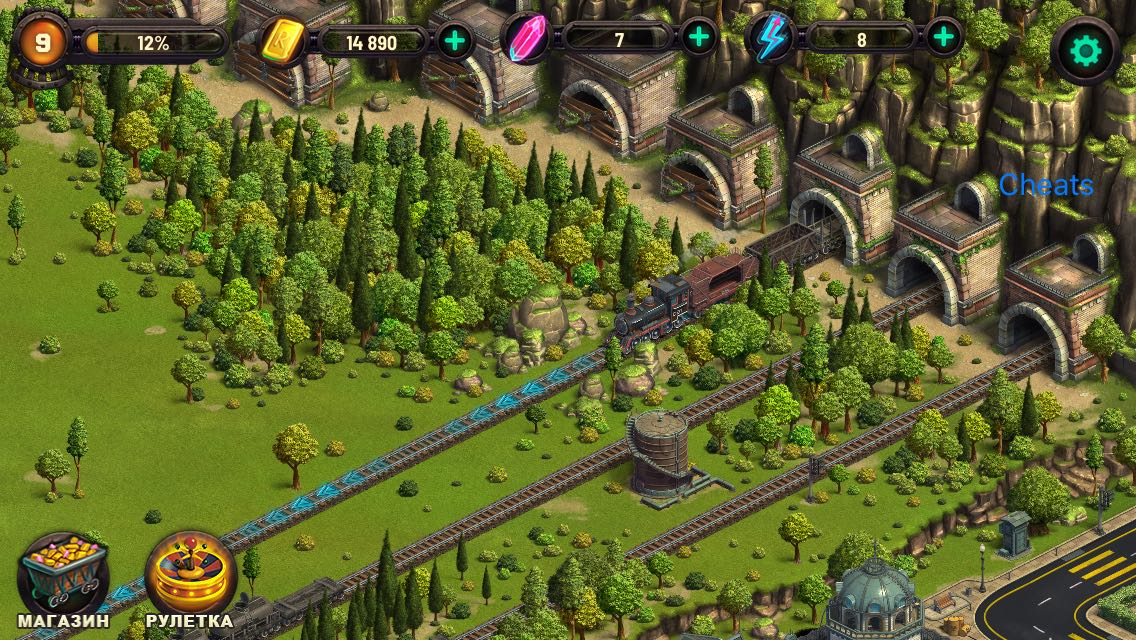Select the pink crystal currency icon

(527, 40)
